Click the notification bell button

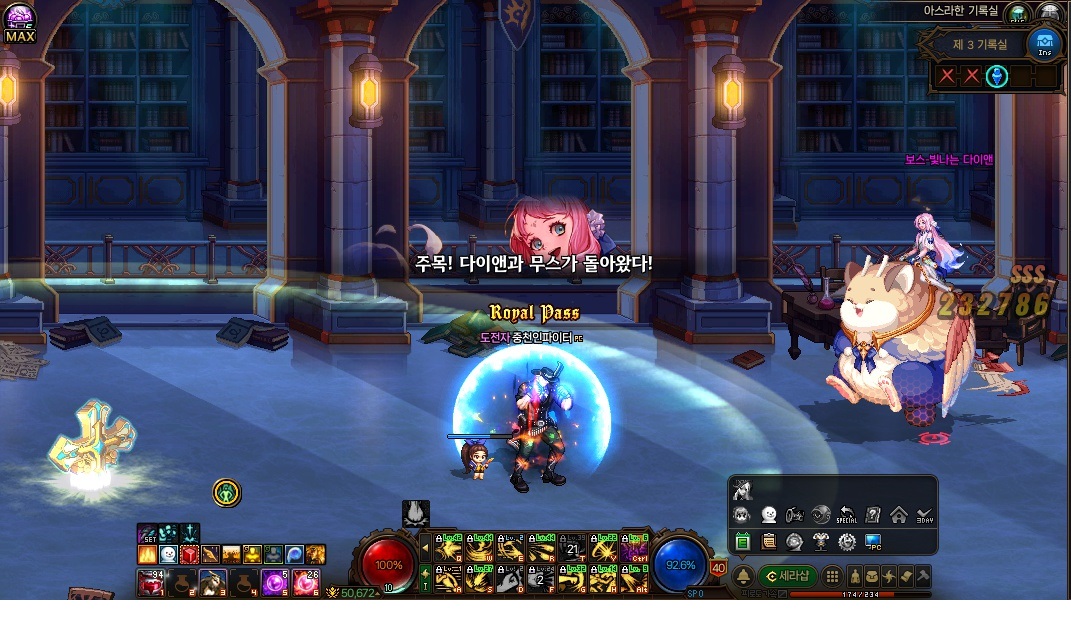pyautogui.click(x=743, y=576)
